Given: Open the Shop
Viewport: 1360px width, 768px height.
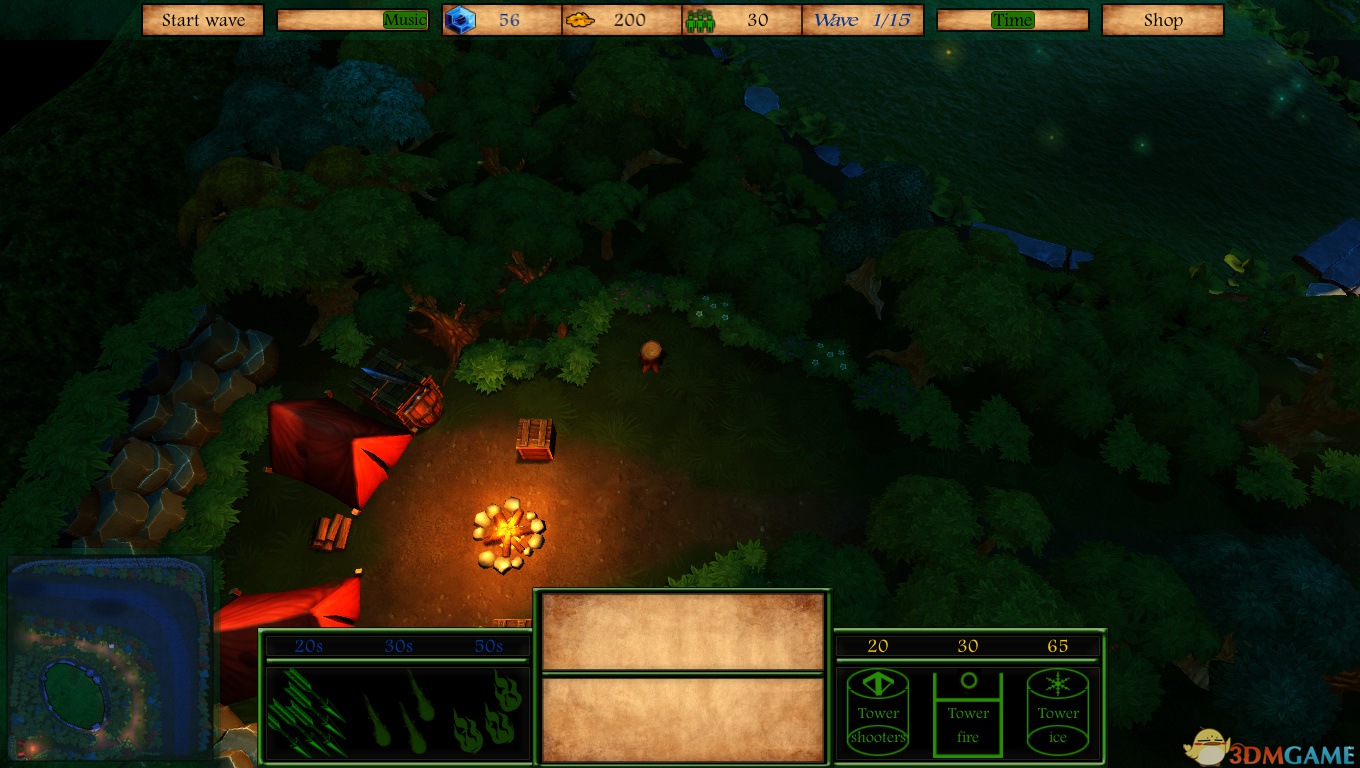Looking at the screenshot, I should pyautogui.click(x=1162, y=20).
